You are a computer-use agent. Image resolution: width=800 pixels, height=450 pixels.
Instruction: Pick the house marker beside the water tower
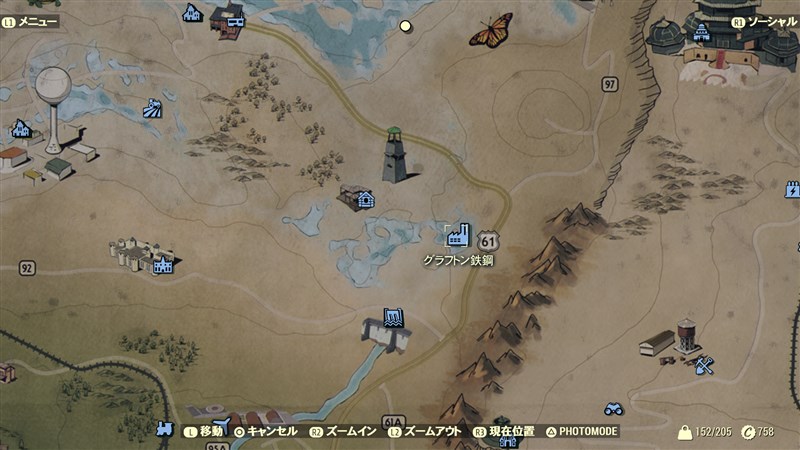[x=20, y=129]
